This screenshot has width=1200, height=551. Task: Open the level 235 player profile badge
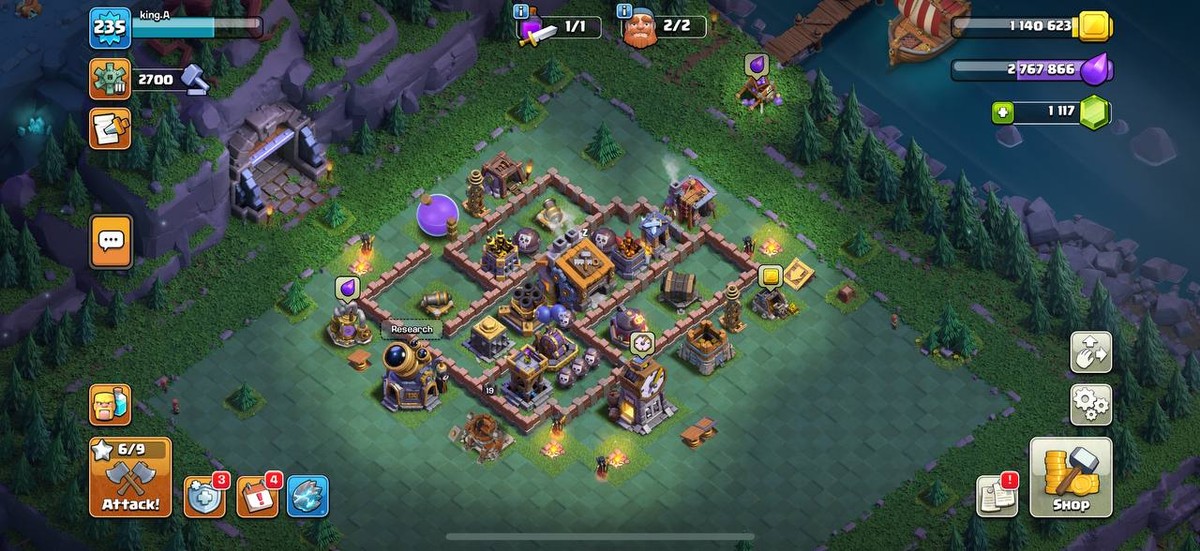[x=109, y=28]
